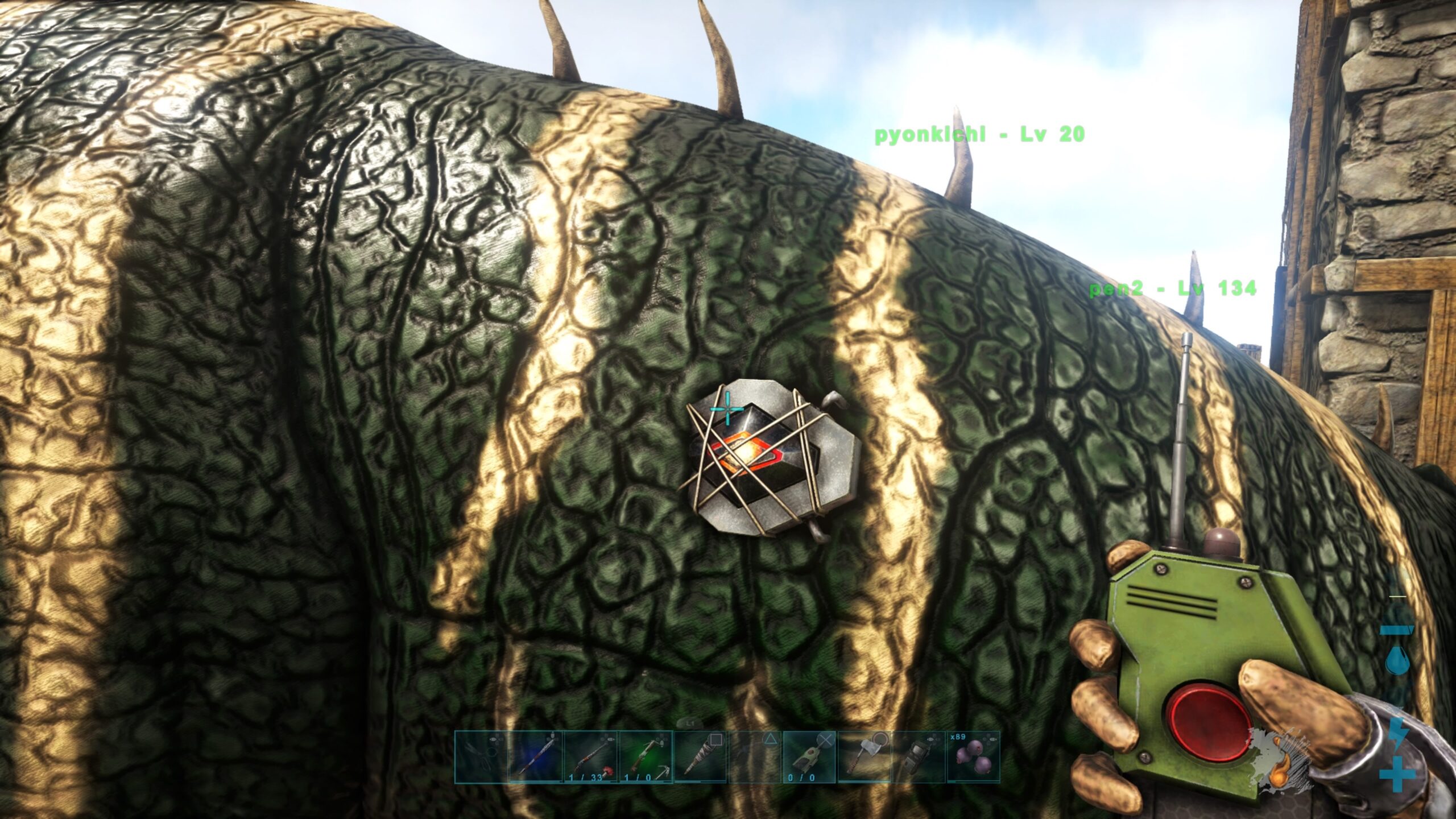Use the purple berries stack x89
The width and height of the screenshot is (1456, 819).
973,758
